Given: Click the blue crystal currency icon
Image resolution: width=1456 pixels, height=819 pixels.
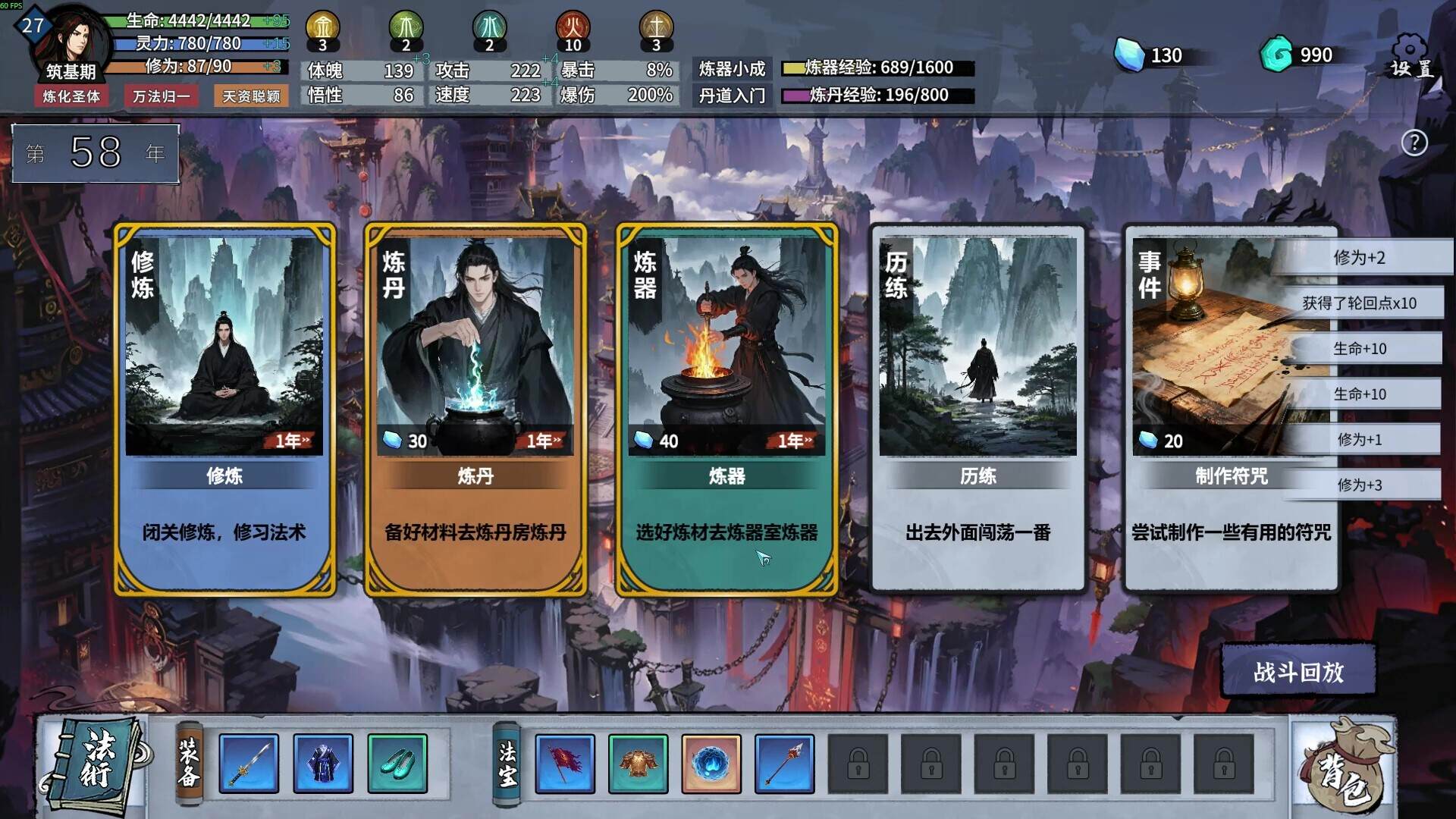Looking at the screenshot, I should coord(1131,55).
